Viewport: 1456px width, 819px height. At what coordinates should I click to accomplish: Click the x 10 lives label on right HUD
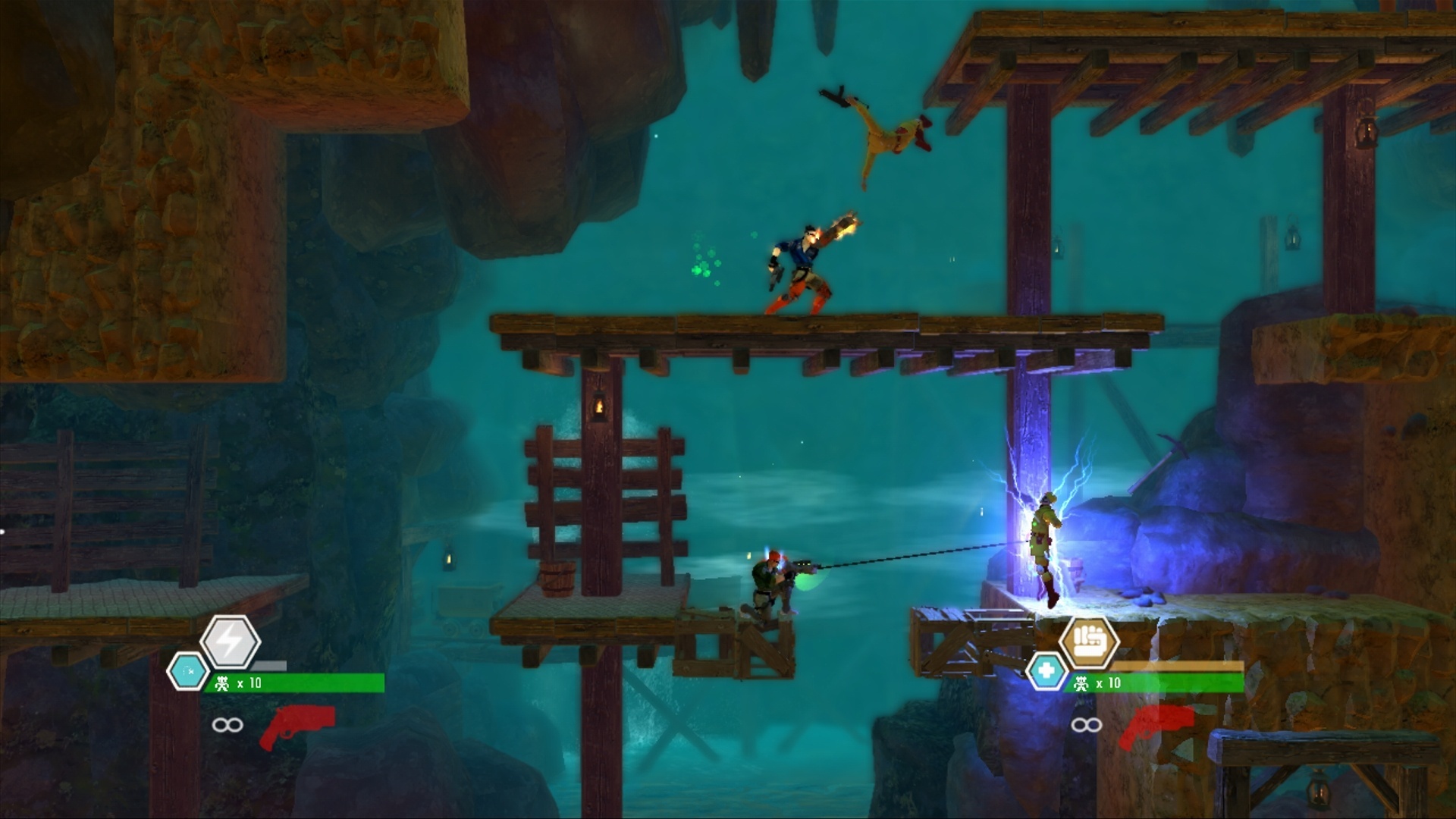[x=1107, y=682]
